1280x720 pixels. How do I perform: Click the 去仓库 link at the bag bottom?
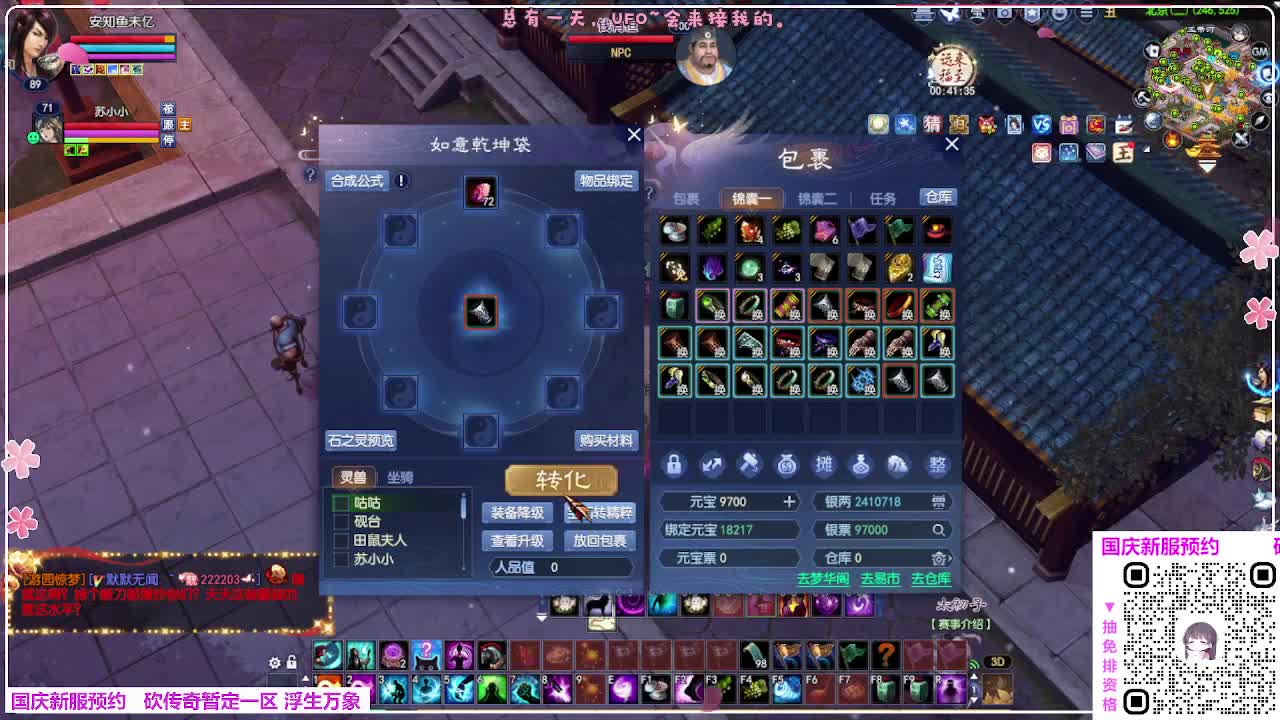(931, 579)
